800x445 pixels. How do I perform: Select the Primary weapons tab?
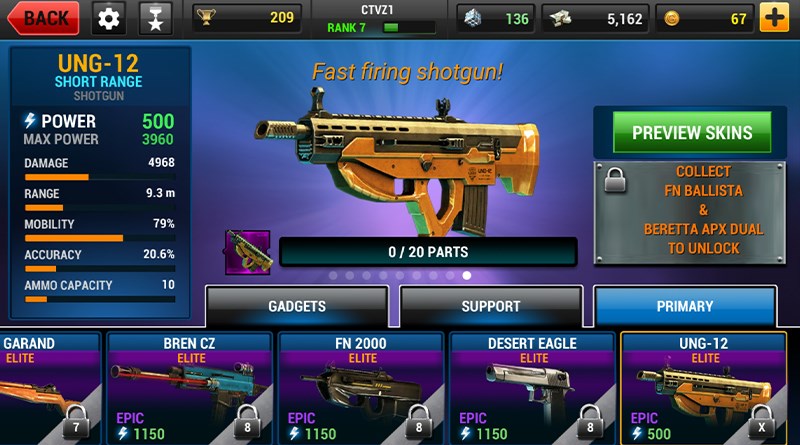click(685, 306)
